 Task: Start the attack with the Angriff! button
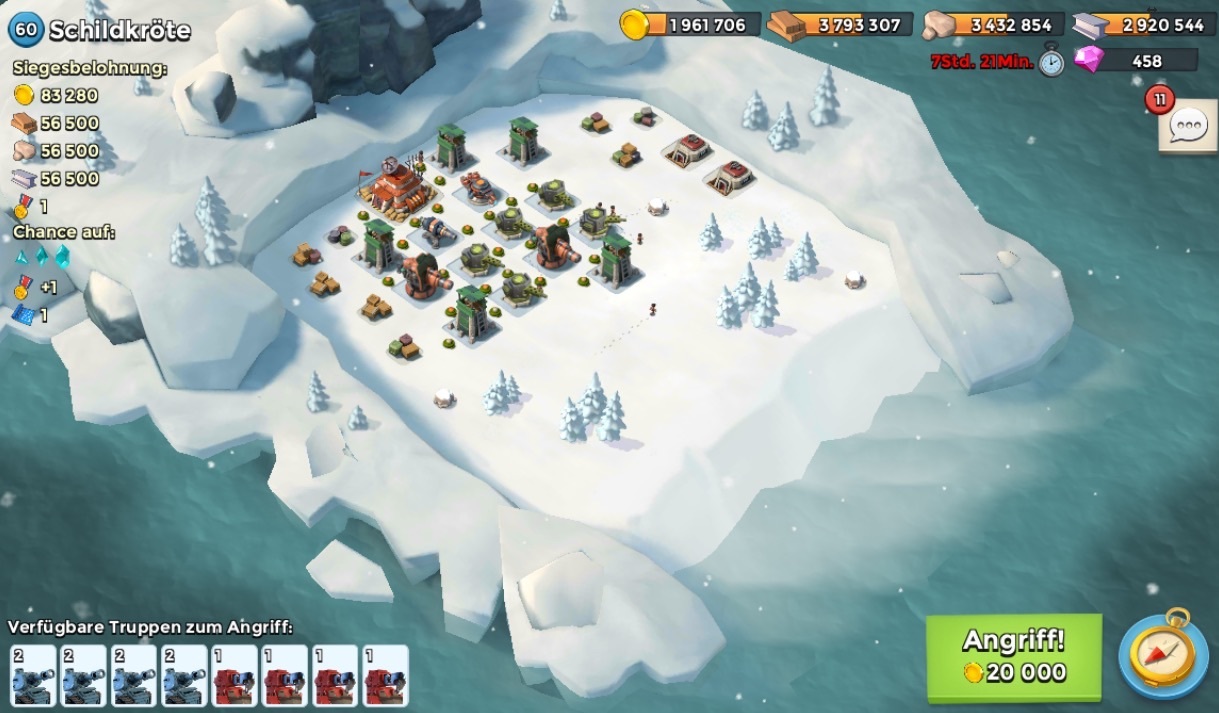[x=1013, y=656]
